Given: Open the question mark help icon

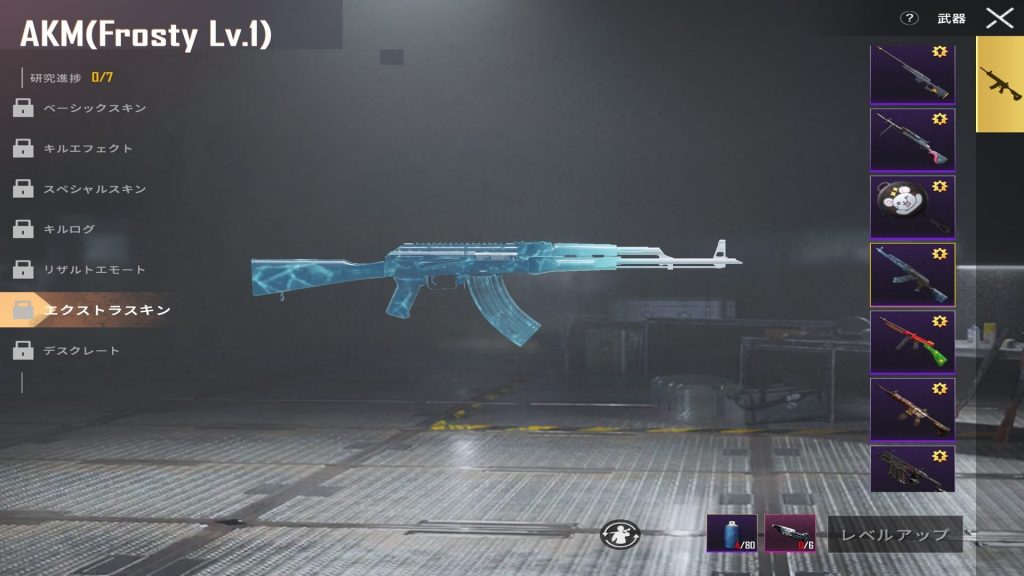Looking at the screenshot, I should pyautogui.click(x=909, y=18).
